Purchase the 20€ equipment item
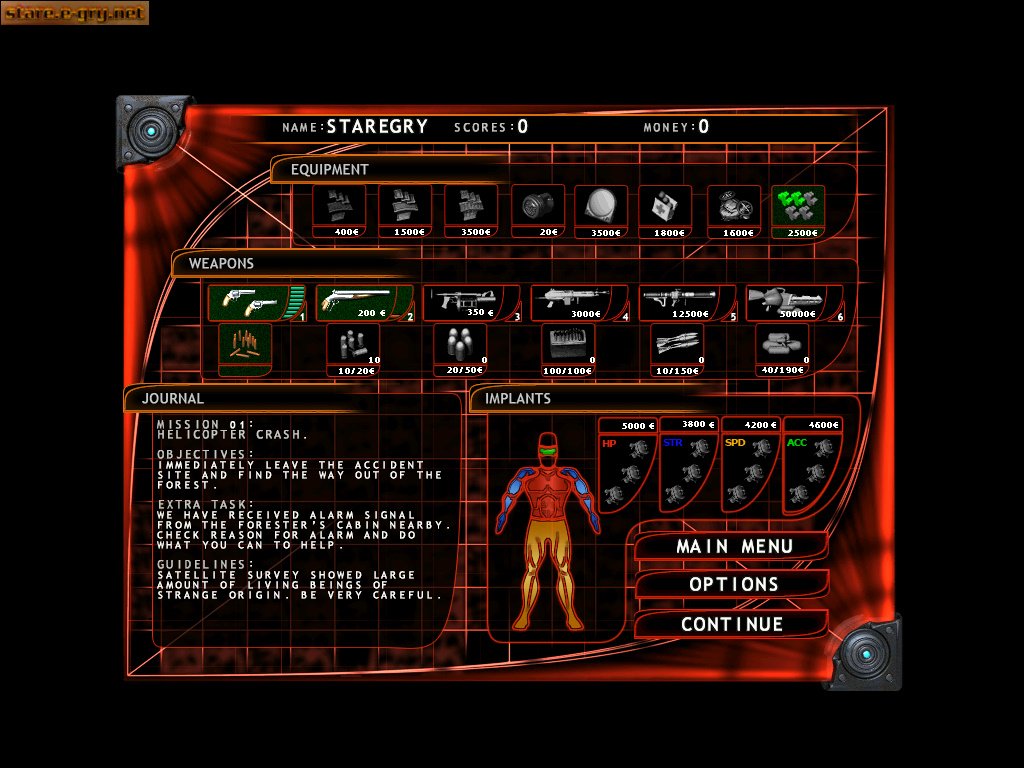The image size is (1024, 768). 537,211
